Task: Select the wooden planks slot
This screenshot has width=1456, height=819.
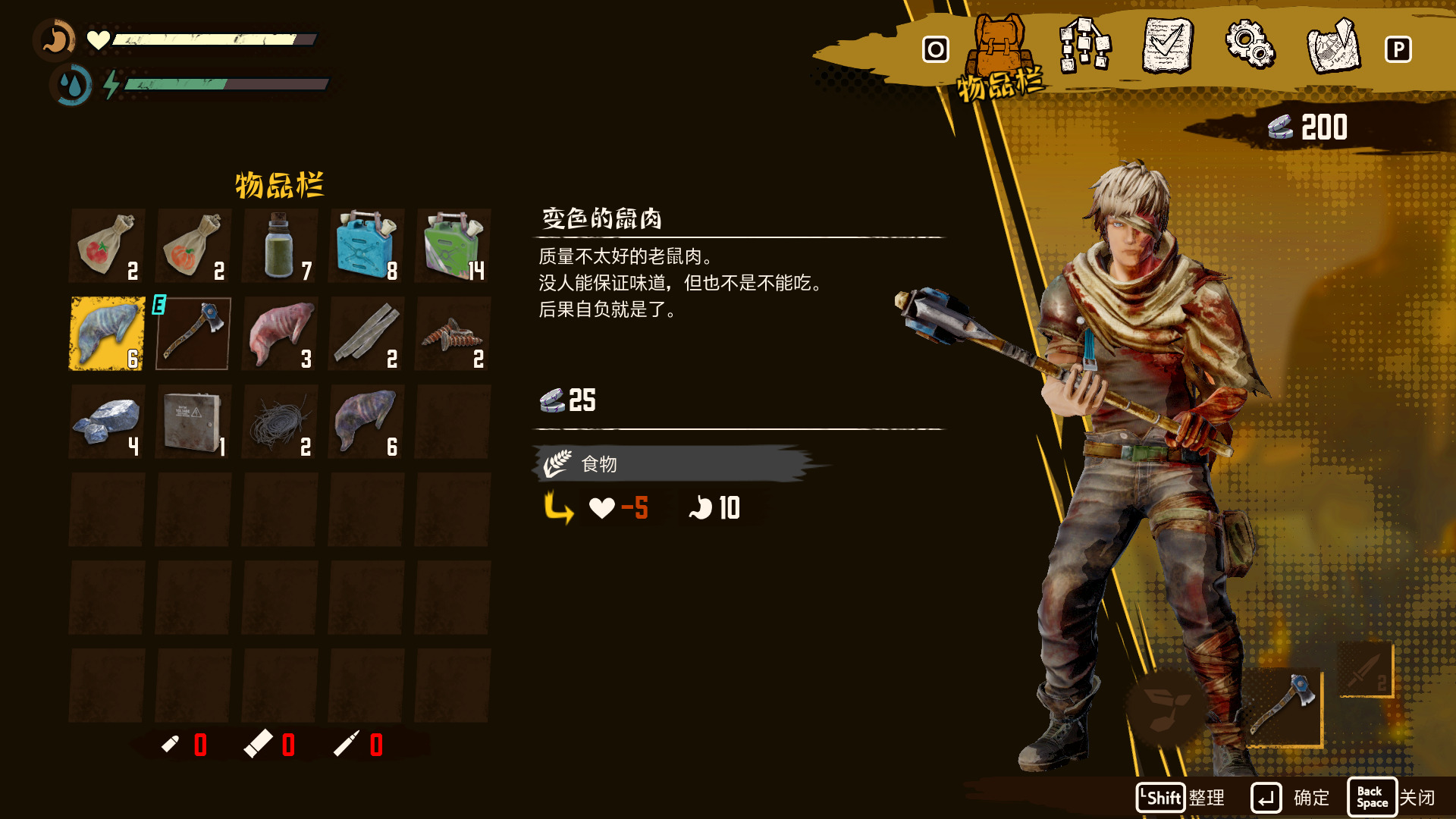Action: pos(366,334)
